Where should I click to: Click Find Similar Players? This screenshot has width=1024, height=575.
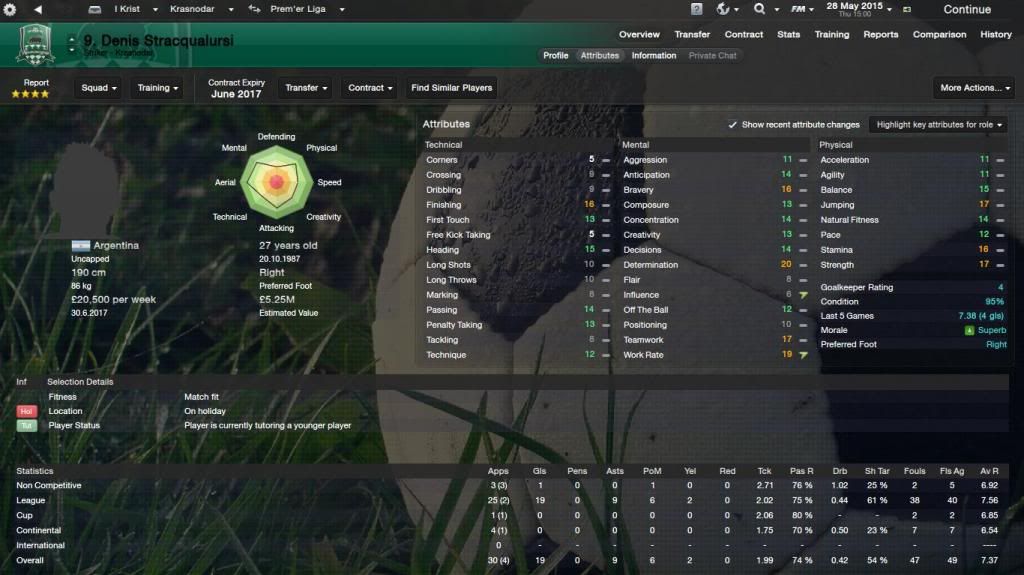[x=452, y=88]
